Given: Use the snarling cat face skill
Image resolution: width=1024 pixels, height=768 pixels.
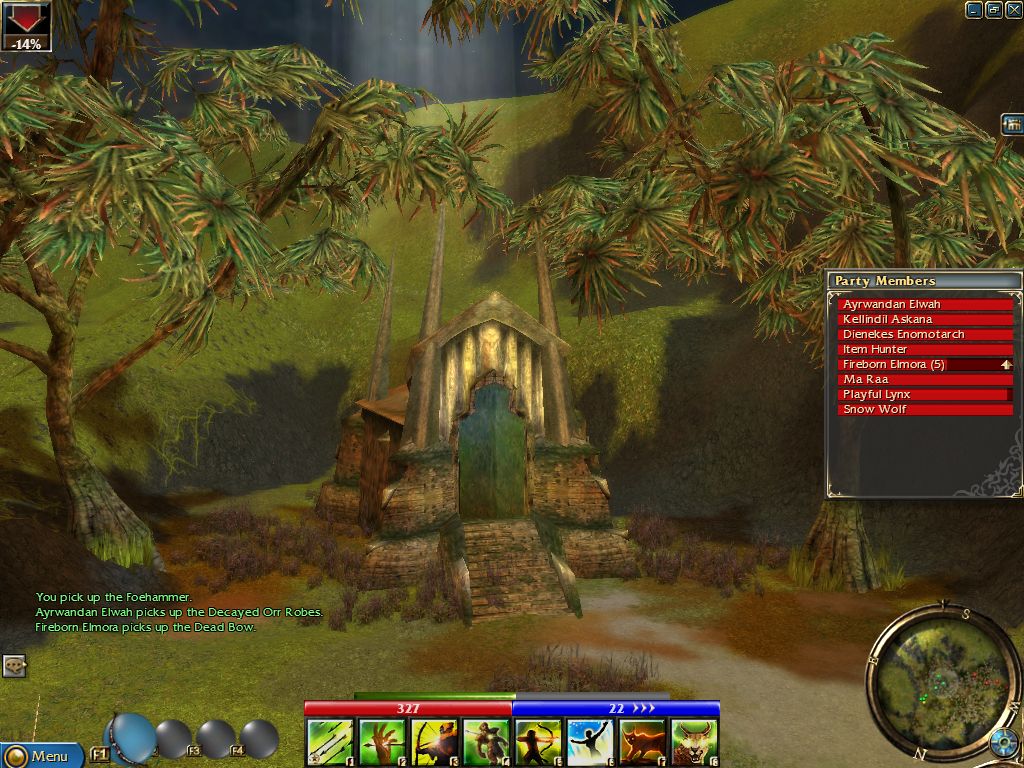Looking at the screenshot, I should (x=695, y=743).
